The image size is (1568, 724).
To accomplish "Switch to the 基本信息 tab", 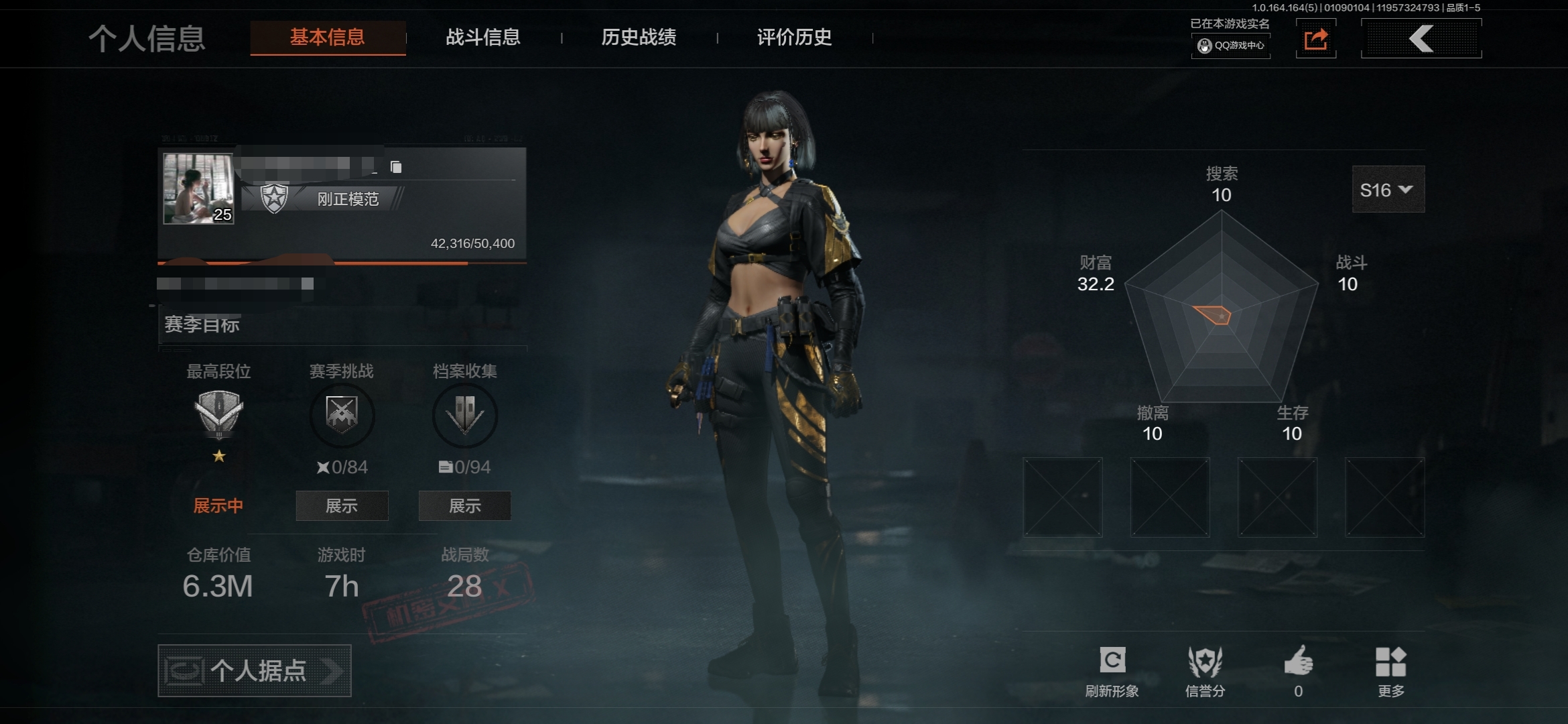I will tap(328, 38).
